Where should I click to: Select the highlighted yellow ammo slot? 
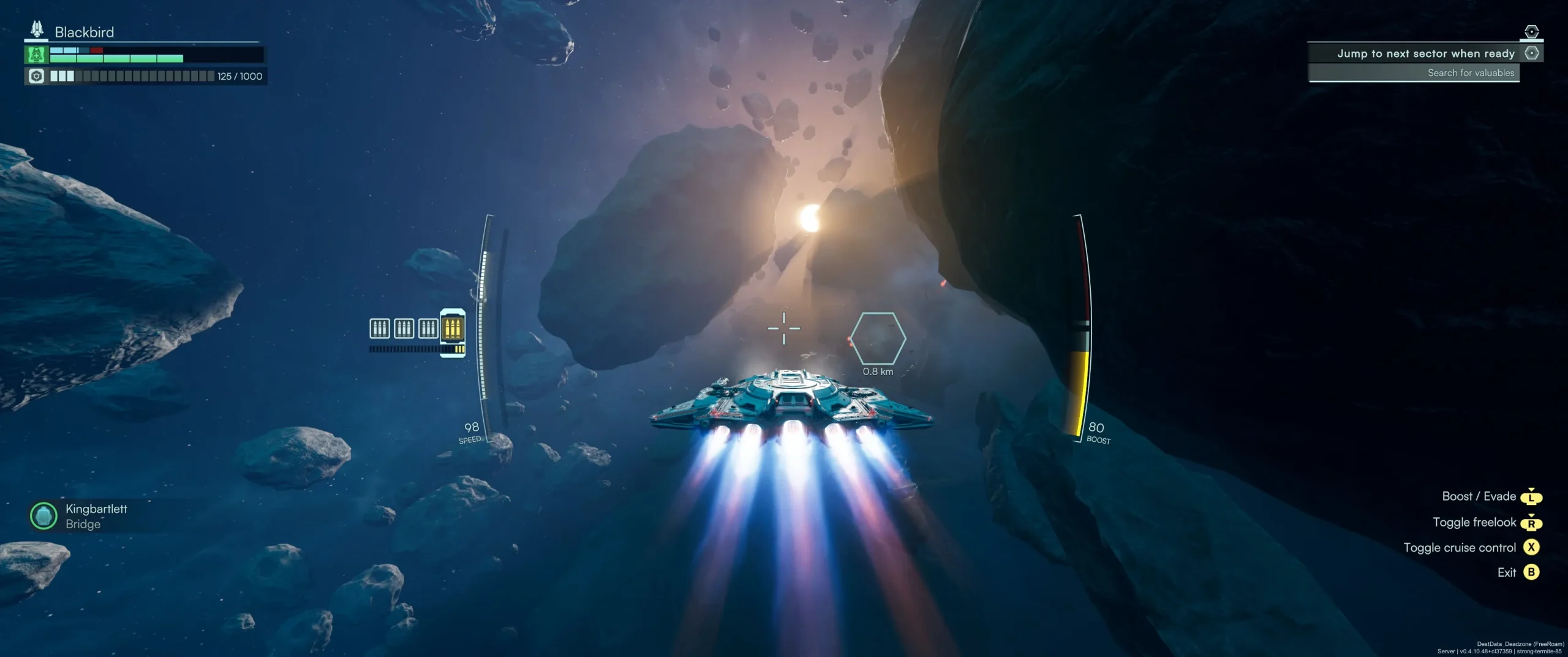453,328
